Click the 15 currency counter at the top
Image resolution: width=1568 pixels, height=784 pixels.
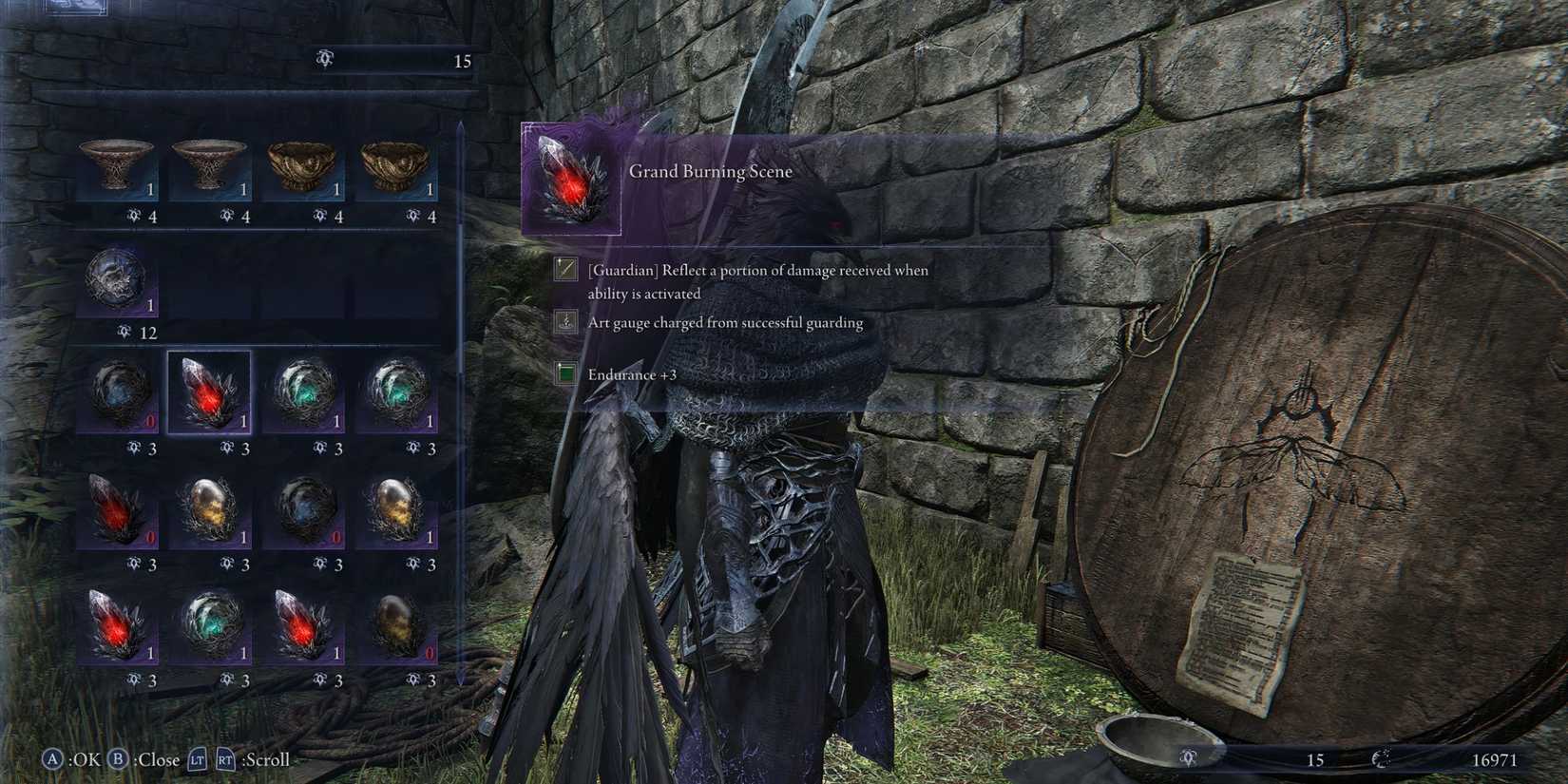click(x=463, y=62)
